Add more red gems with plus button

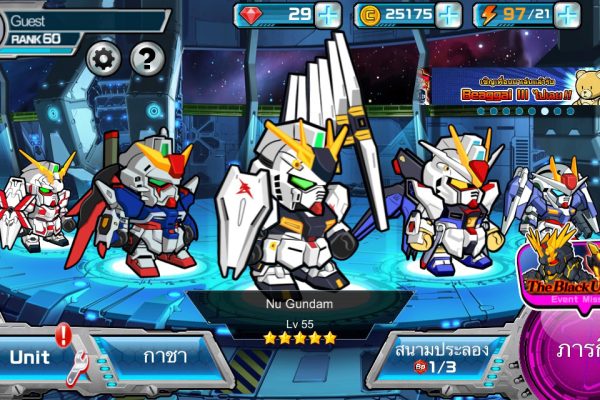[328, 15]
